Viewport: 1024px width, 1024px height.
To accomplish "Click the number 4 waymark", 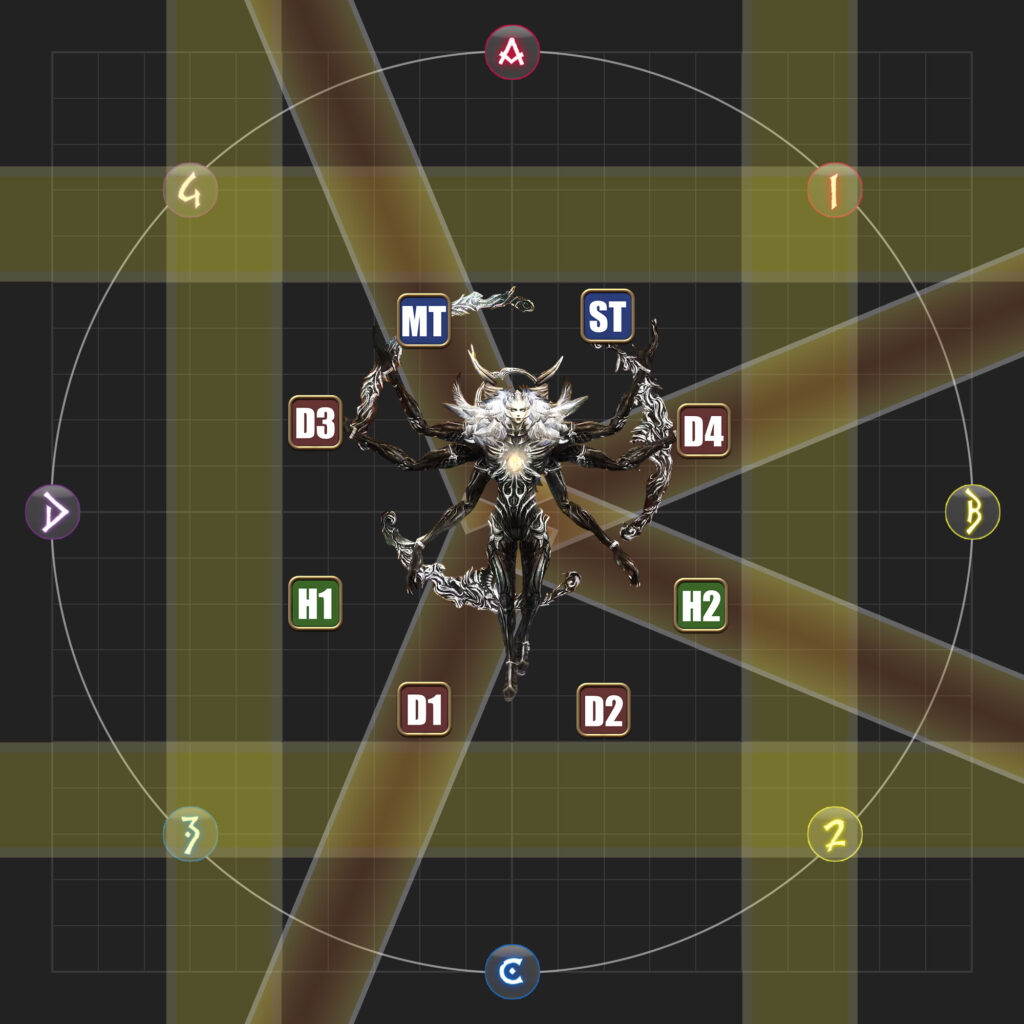I will (190, 190).
